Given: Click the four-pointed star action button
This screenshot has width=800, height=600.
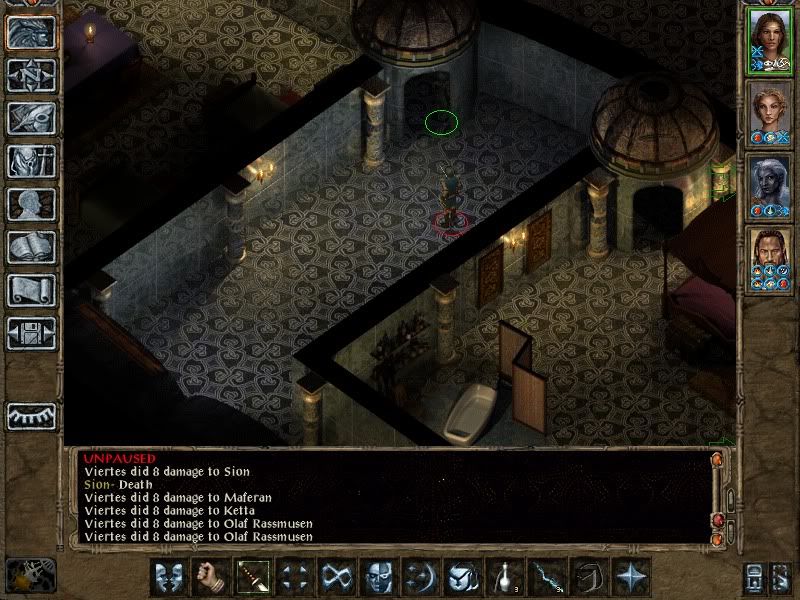Looking at the screenshot, I should pos(629,577).
